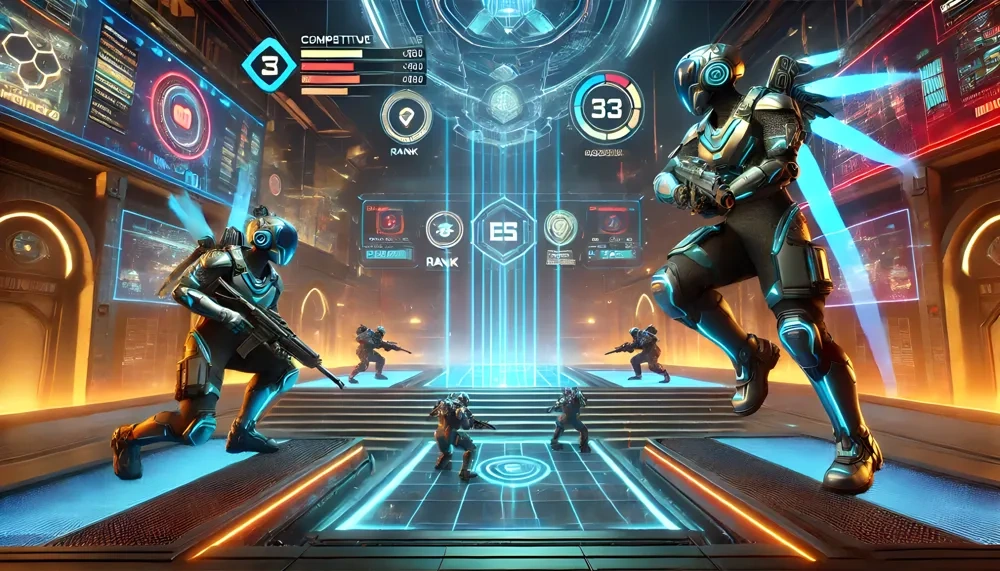Open the Competitive stats header
Viewport: 1000px width, 571px height.
coord(335,40)
